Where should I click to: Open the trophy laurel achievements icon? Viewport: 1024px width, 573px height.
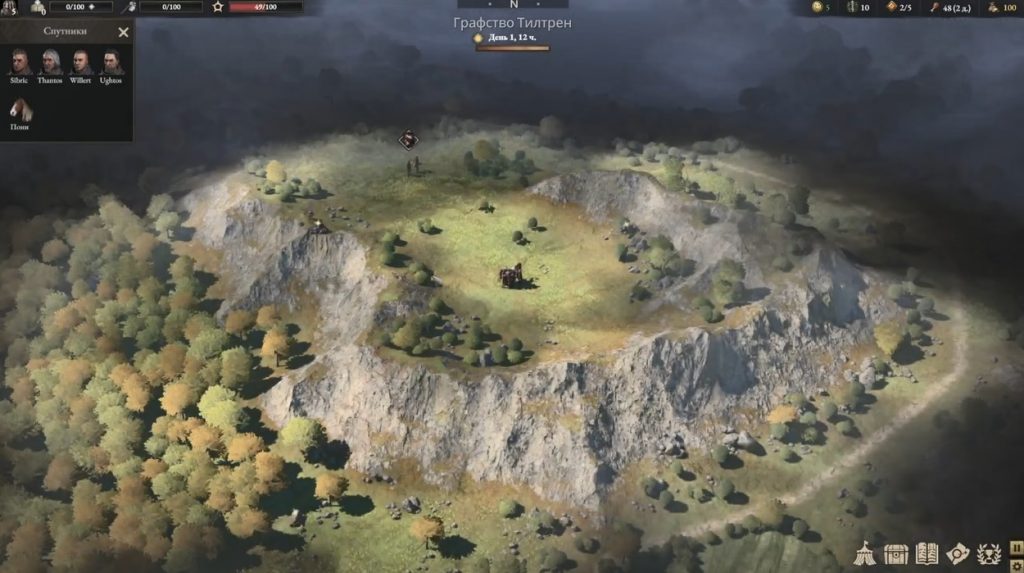tap(989, 553)
